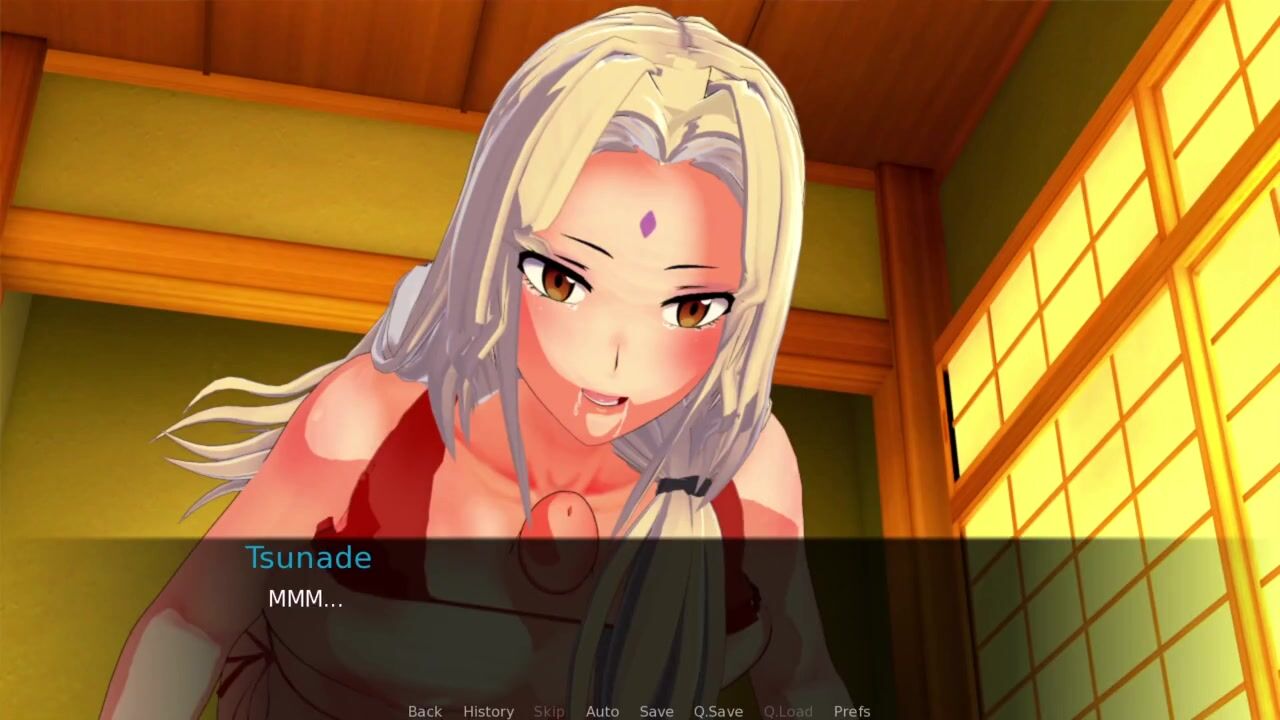Toggle Auto advance mode
The image size is (1280, 720).
pyautogui.click(x=602, y=711)
